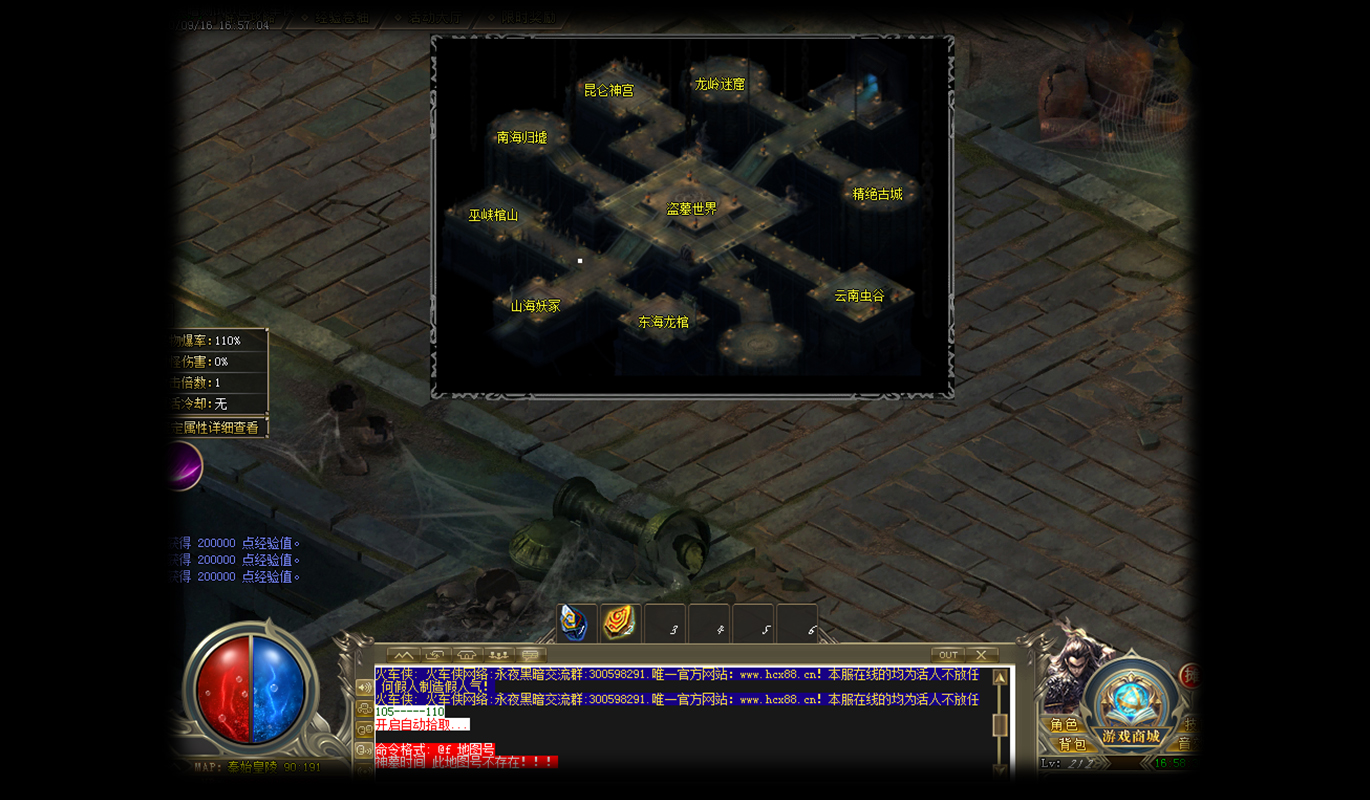Image resolution: width=1370 pixels, height=800 pixels.
Task: Open the 背包 backpack
Action: click(1071, 744)
